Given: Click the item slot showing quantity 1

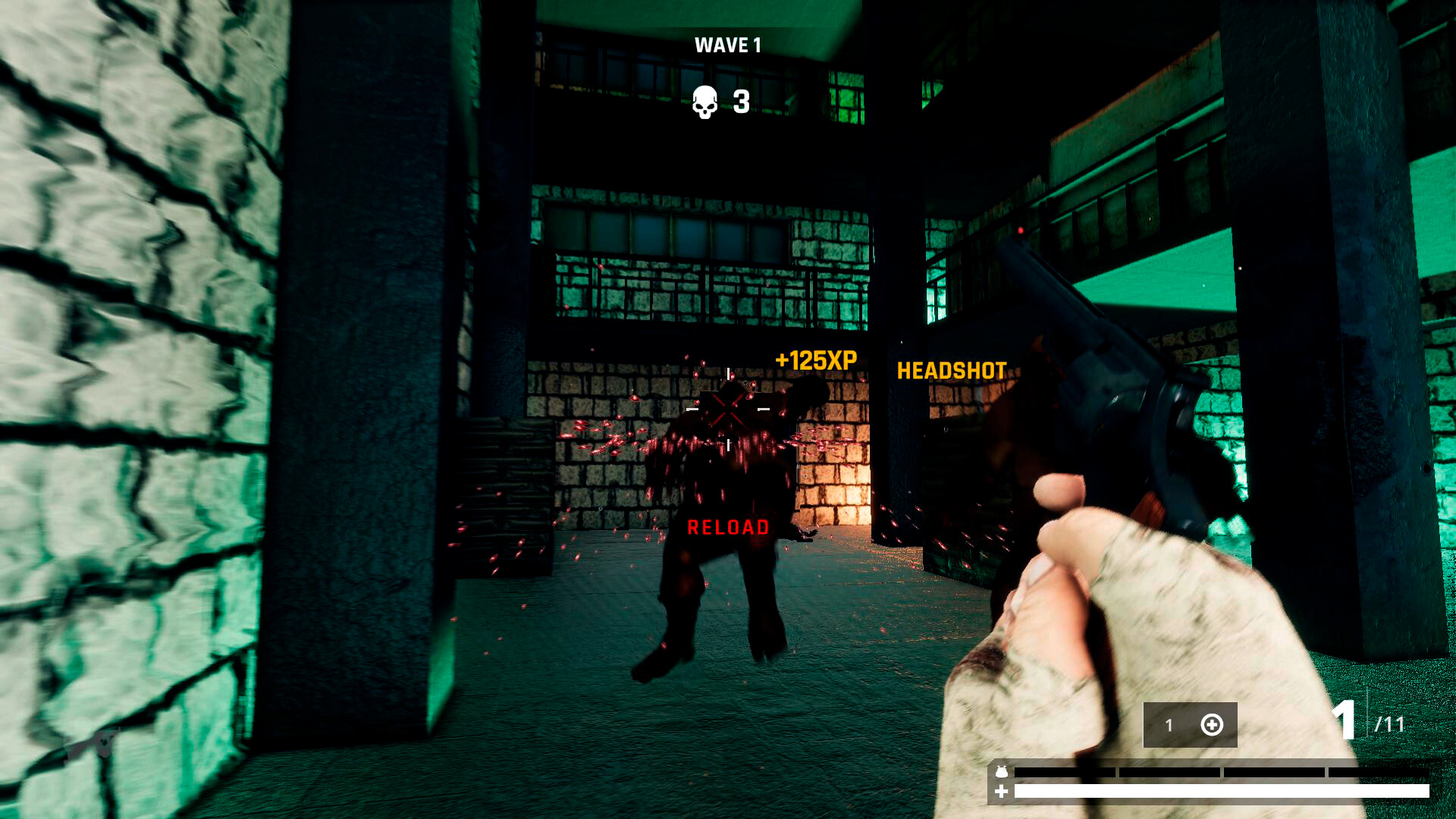Looking at the screenshot, I should [x=1169, y=724].
